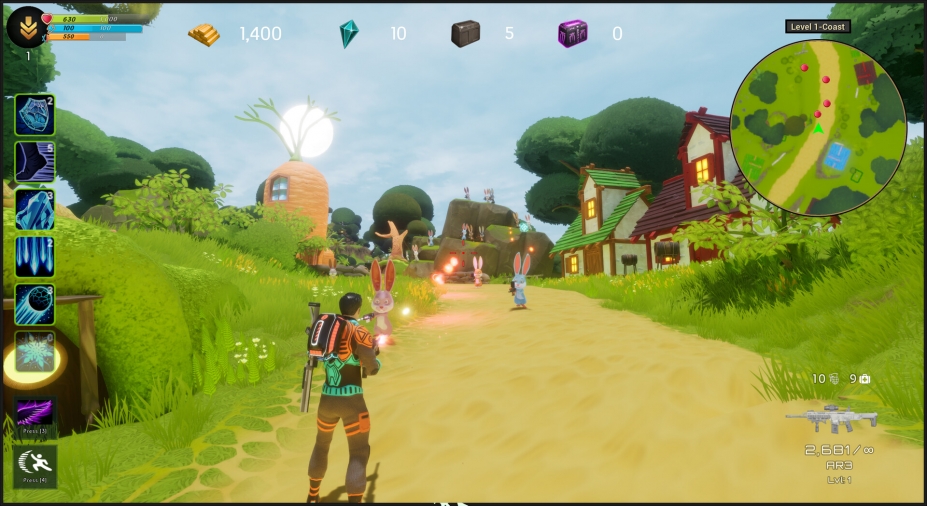
Task: Select the purple chest icon
Action: [572, 34]
